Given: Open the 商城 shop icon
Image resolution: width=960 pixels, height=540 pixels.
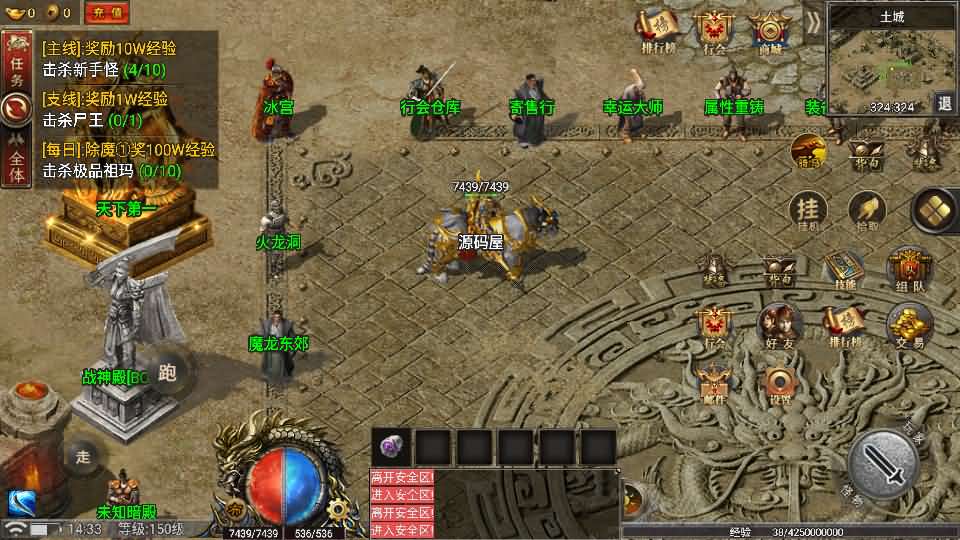Looking at the screenshot, I should (x=770, y=31).
